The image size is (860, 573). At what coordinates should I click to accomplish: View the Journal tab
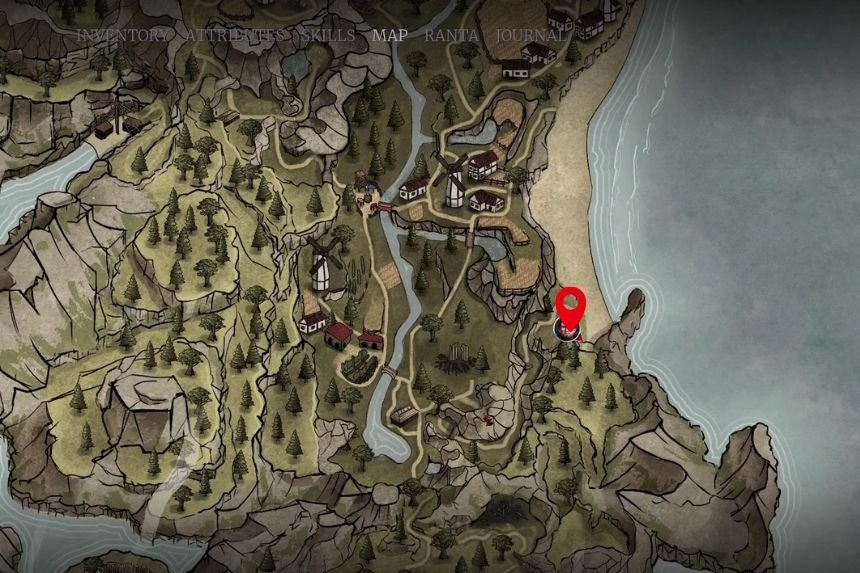coord(530,35)
